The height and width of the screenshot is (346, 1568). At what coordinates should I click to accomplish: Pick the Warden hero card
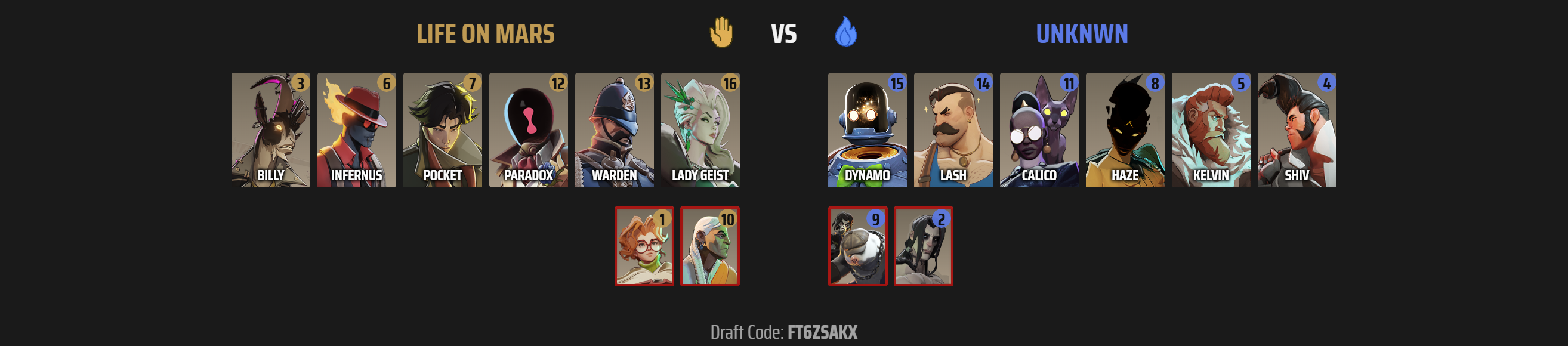614,130
